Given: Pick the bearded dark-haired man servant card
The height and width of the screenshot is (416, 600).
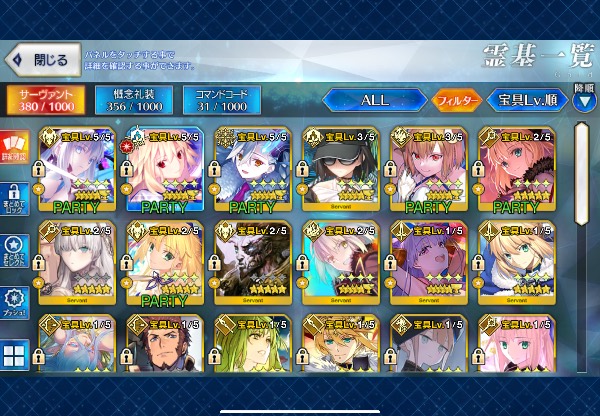Looking at the screenshot, I should coord(165,350).
